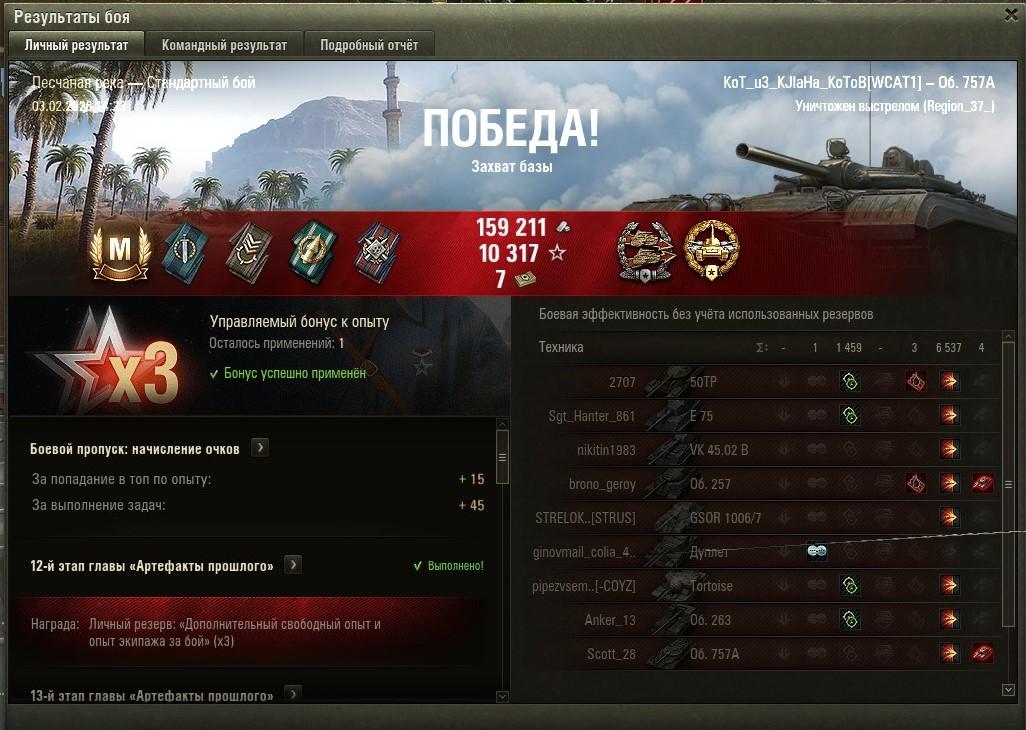The width and height of the screenshot is (1026, 730).
Task: Expand the 13-й этап главы arrow
Action: tap(293, 694)
